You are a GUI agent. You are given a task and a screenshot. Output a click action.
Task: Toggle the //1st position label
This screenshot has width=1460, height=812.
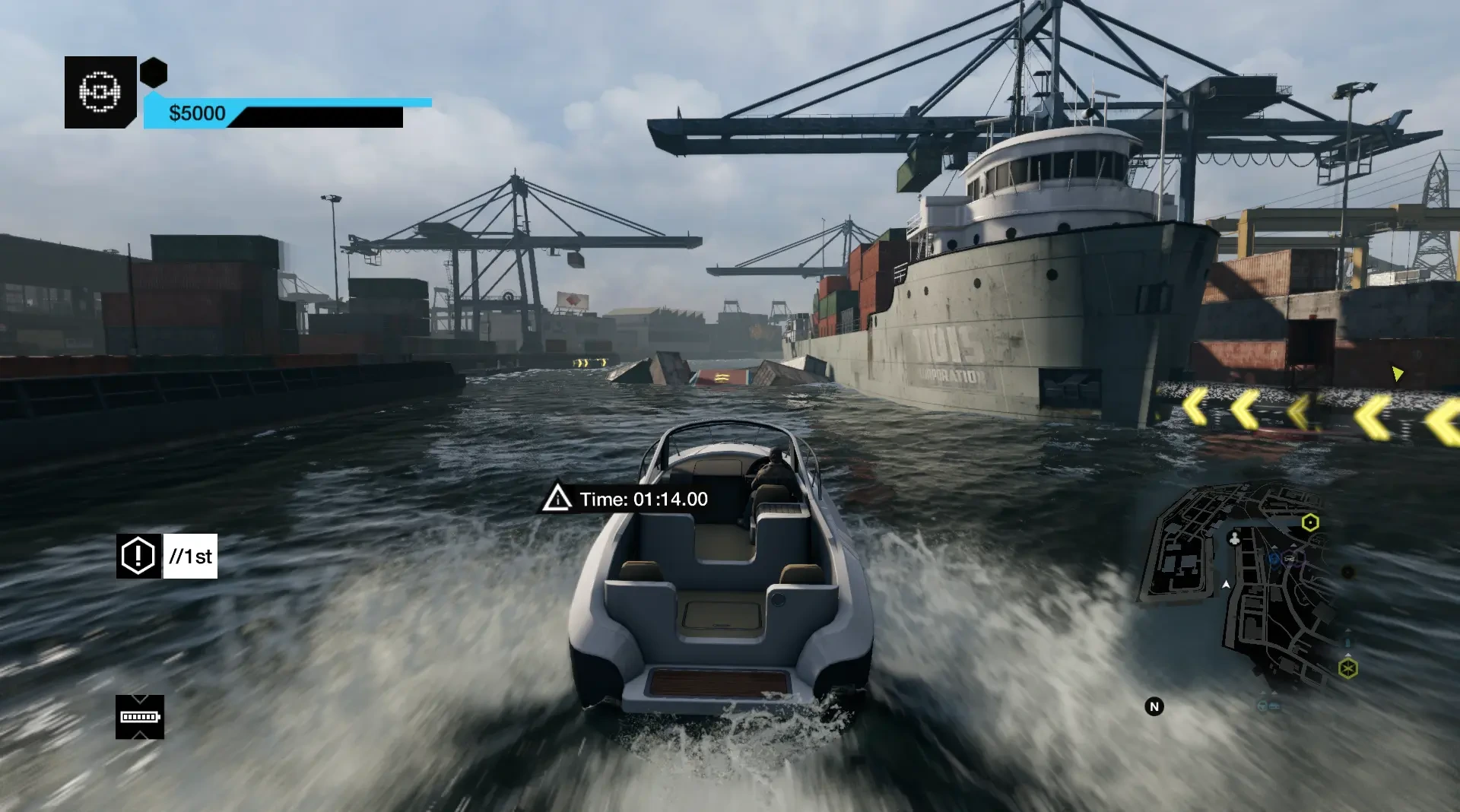189,556
